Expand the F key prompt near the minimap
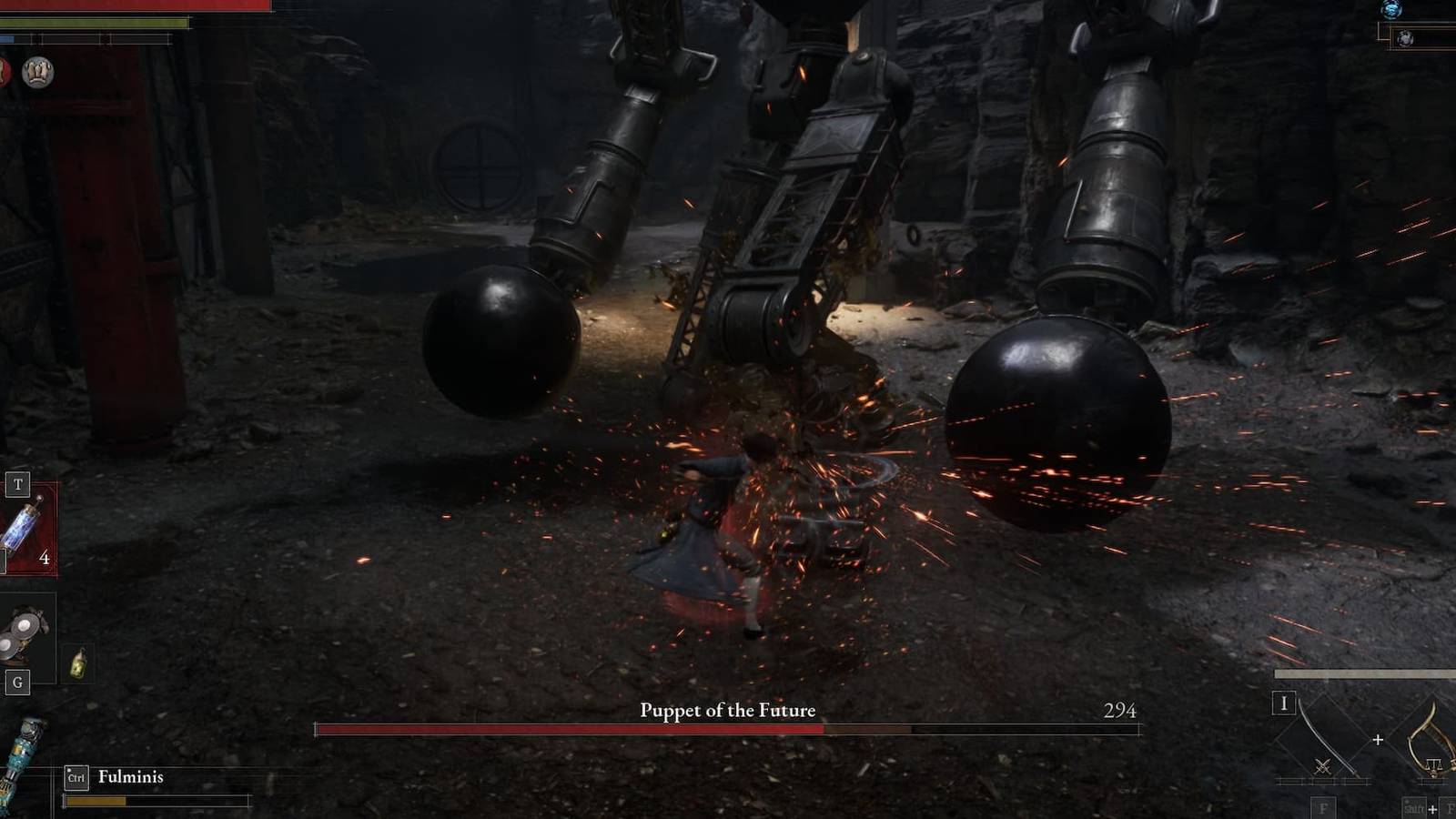 [1323, 808]
